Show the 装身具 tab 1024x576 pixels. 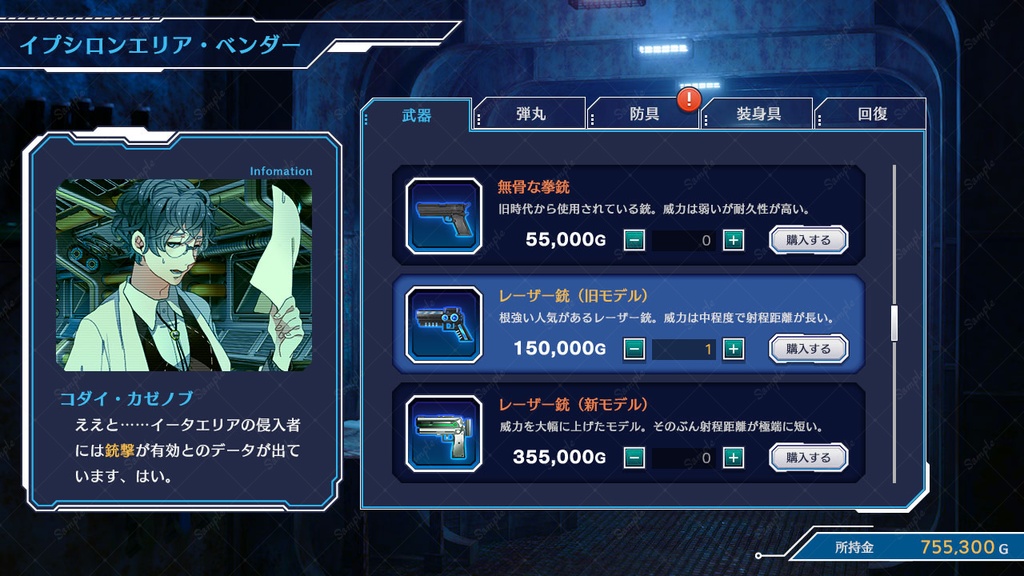pos(758,114)
